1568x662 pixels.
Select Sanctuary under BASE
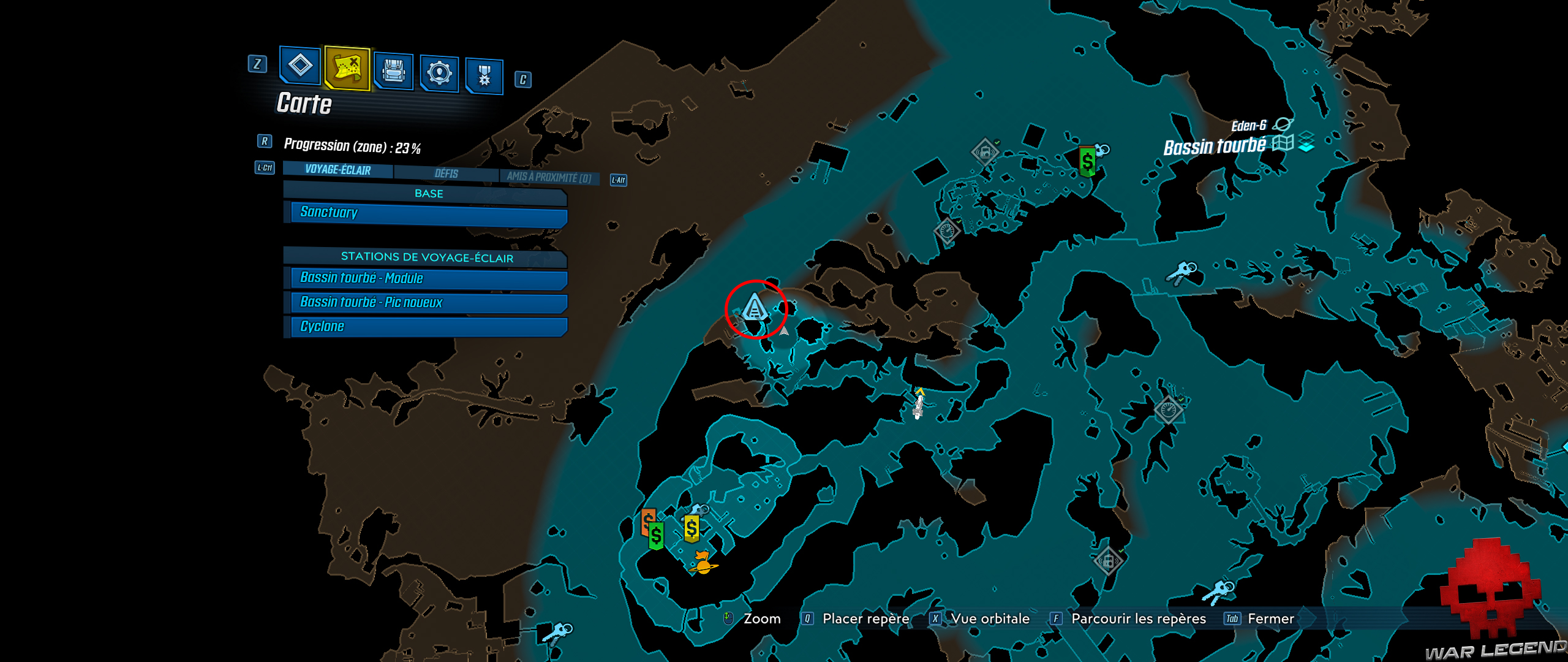tap(423, 213)
